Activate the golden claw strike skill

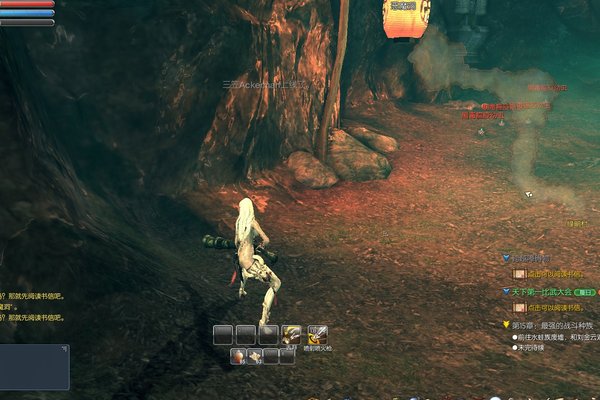point(292,335)
